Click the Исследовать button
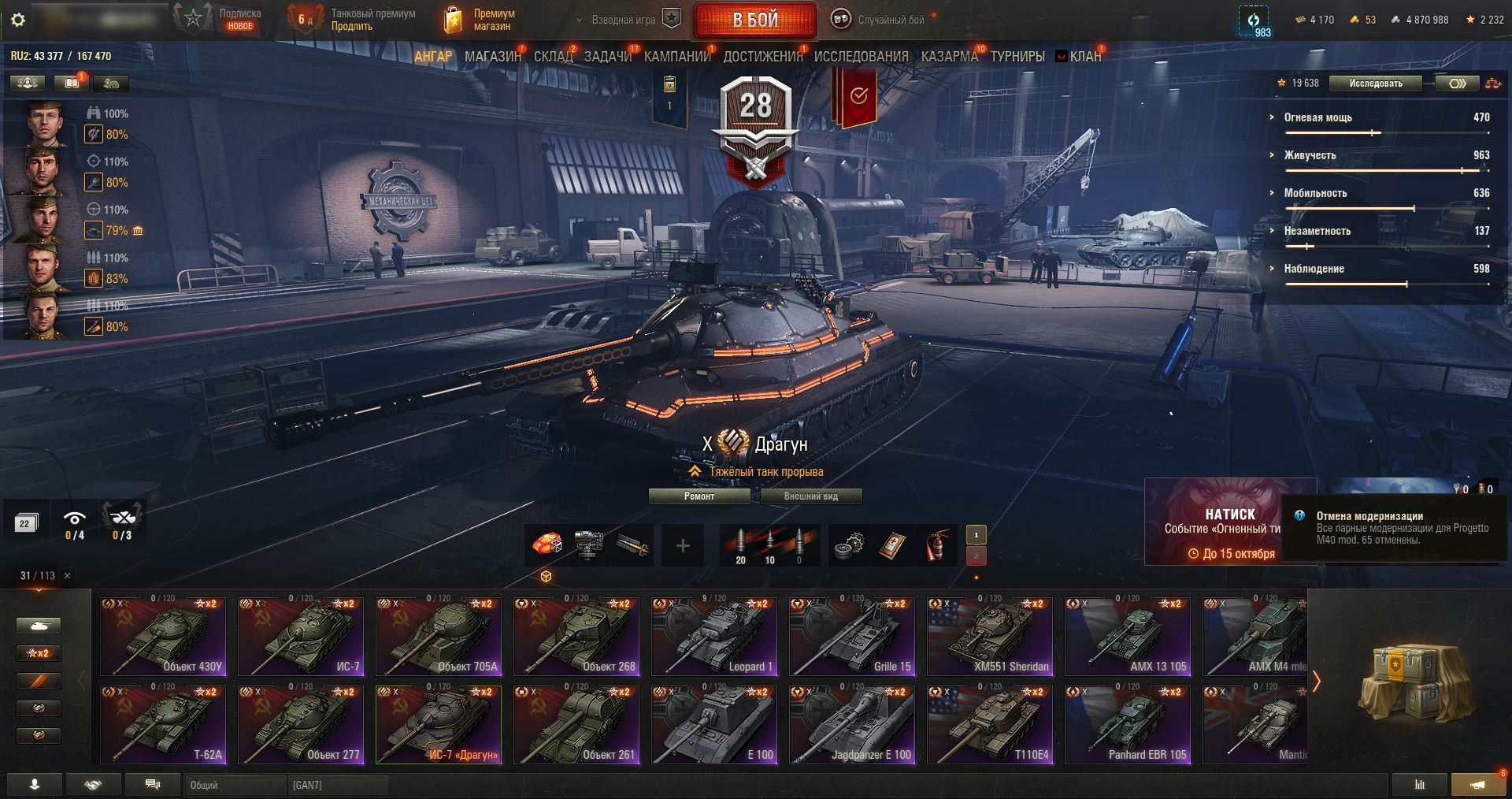Image resolution: width=1512 pixels, height=799 pixels. pyautogui.click(x=1376, y=84)
